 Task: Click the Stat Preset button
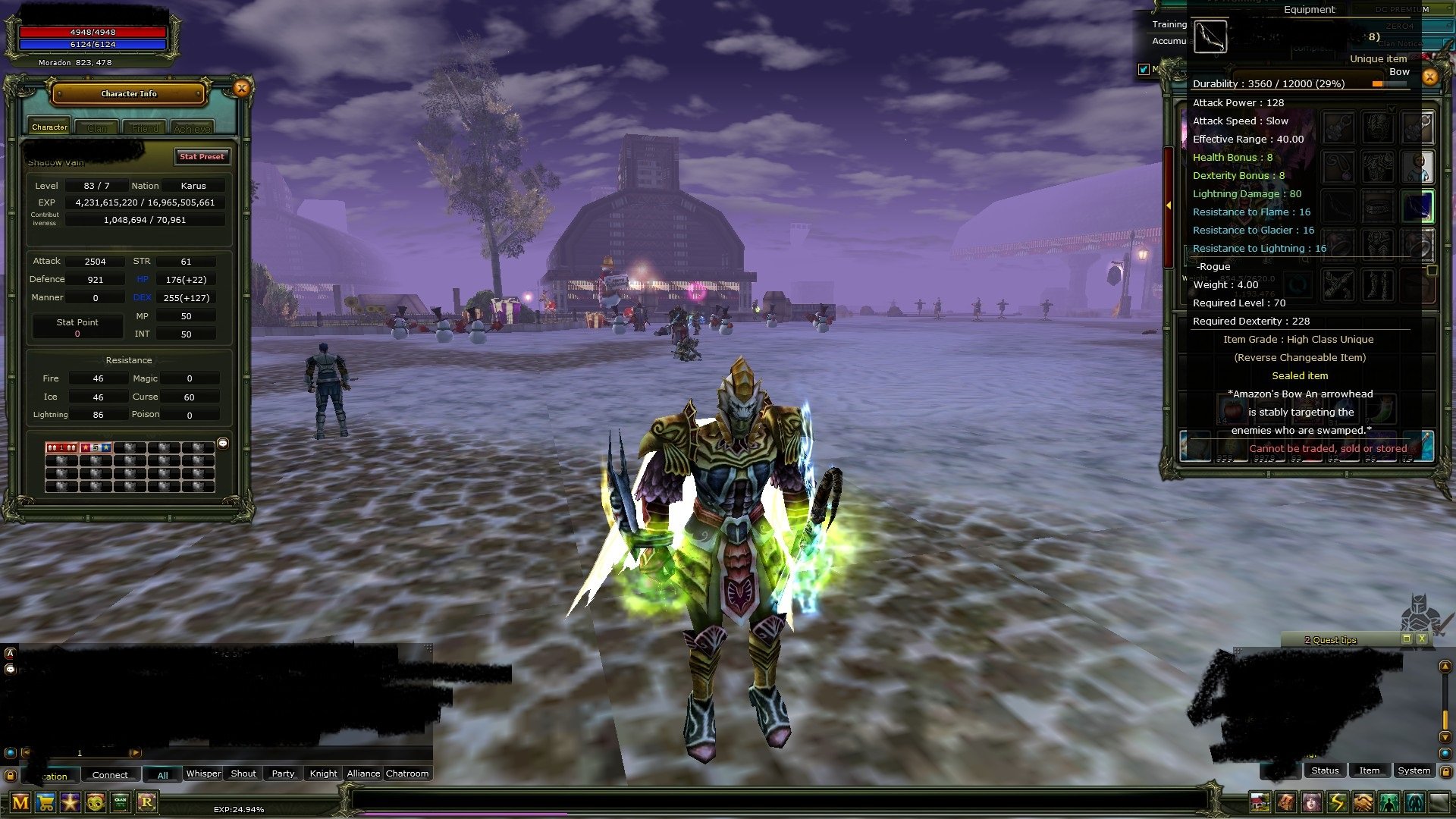pos(202,157)
